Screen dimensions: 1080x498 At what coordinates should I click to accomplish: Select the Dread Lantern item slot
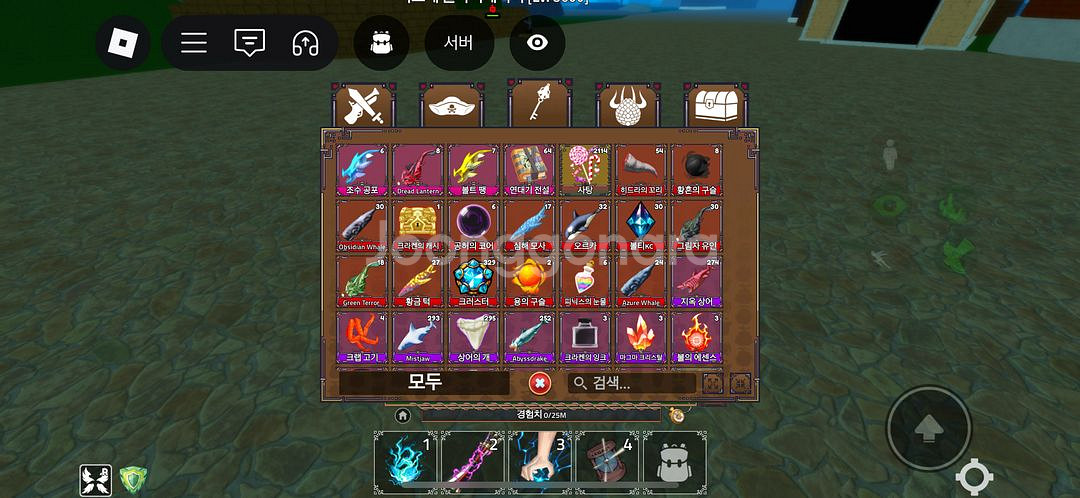417,169
